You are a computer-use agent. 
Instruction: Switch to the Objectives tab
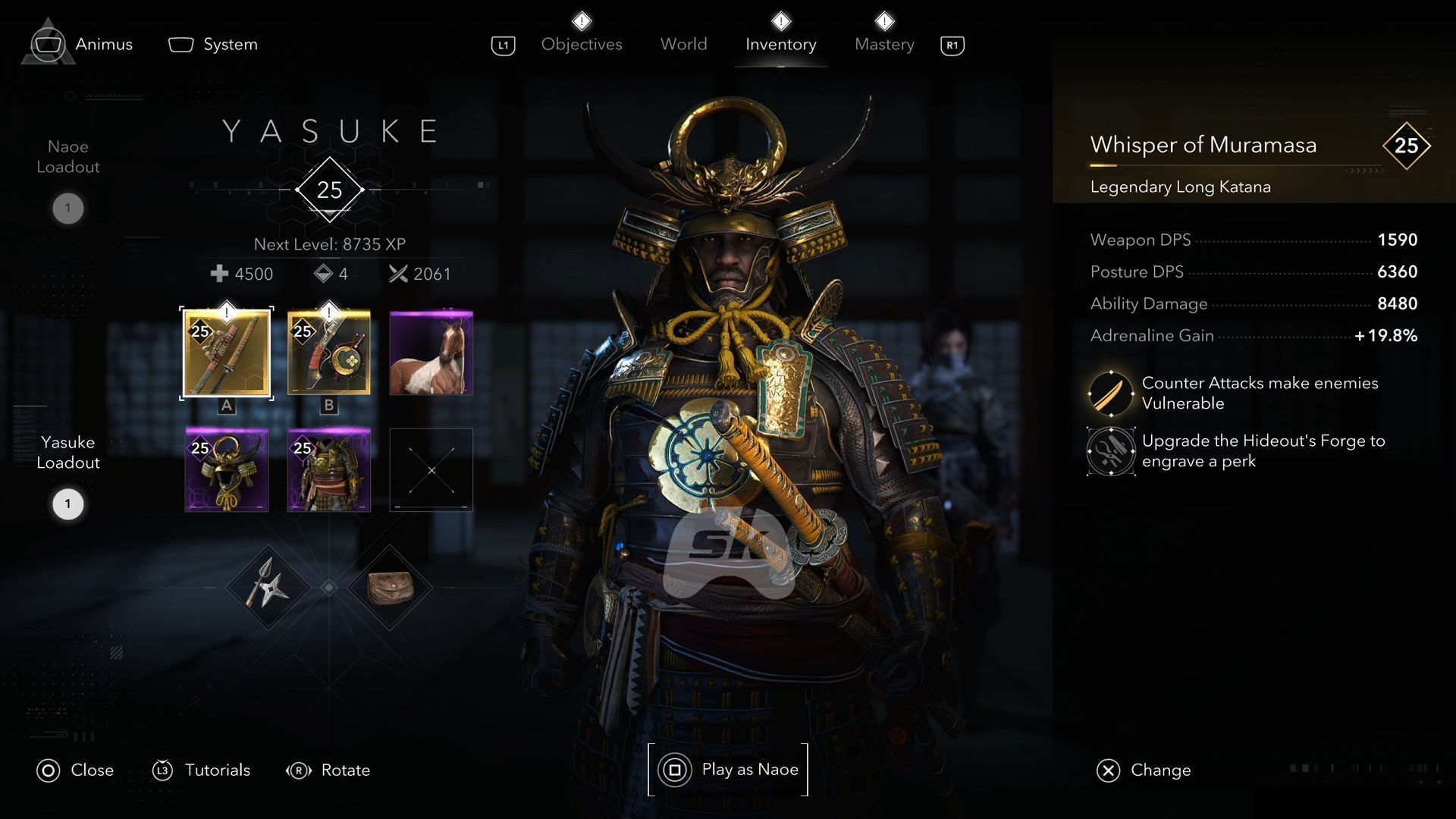(x=582, y=44)
